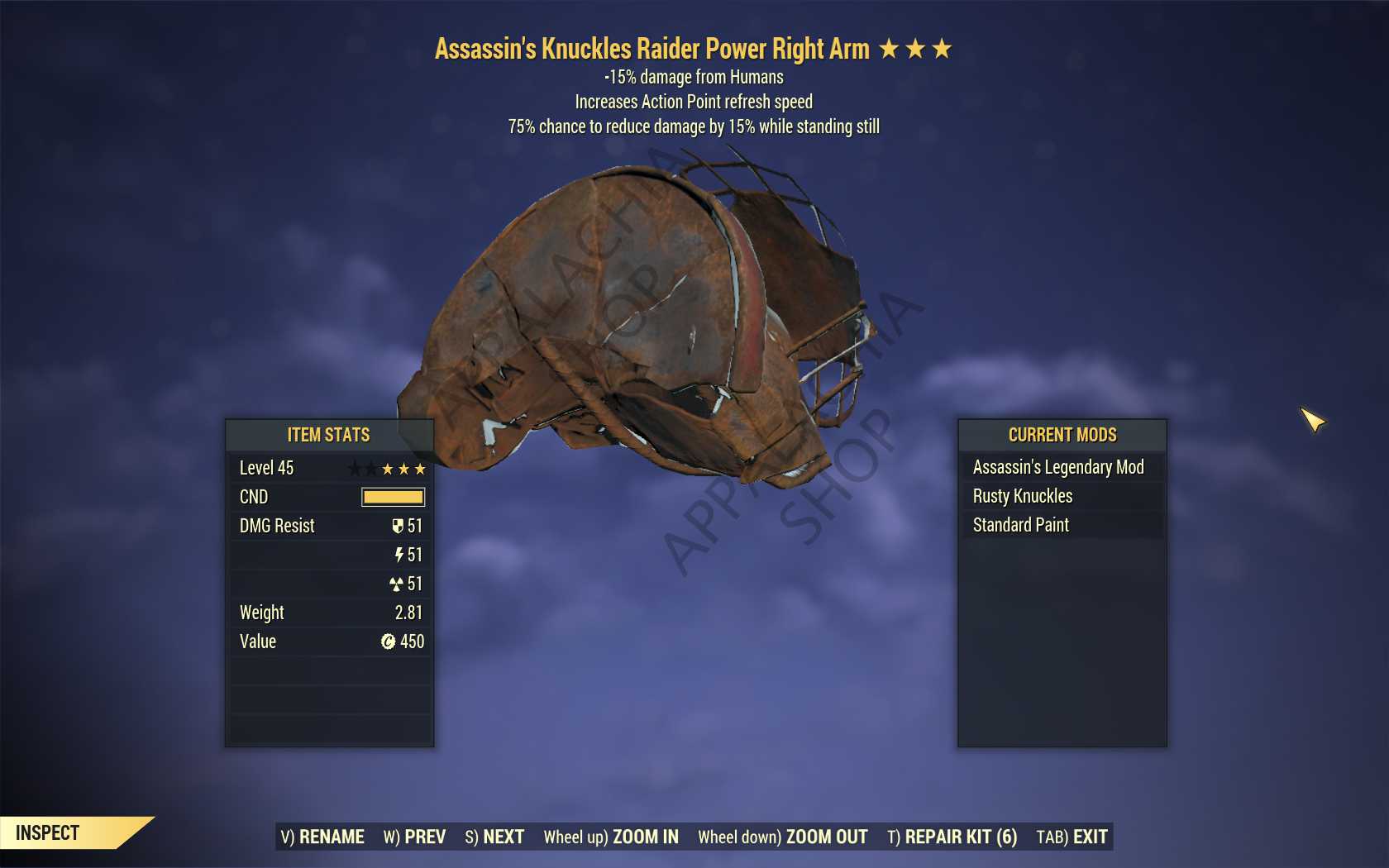The image size is (1389, 868).
Task: Select the Standard Paint mod row
Action: coord(1062,525)
